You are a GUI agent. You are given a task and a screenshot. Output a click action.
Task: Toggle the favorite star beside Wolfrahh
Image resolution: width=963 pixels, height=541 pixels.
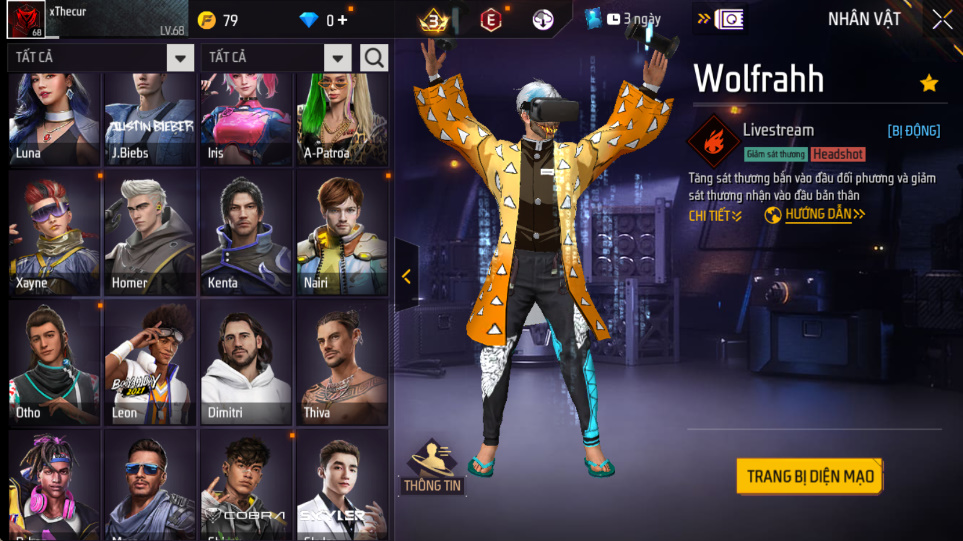(929, 83)
